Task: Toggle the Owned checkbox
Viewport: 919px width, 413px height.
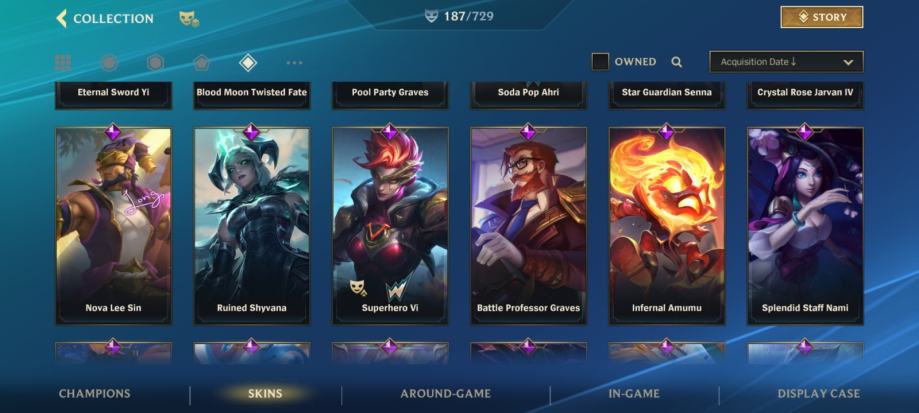Action: [600, 62]
